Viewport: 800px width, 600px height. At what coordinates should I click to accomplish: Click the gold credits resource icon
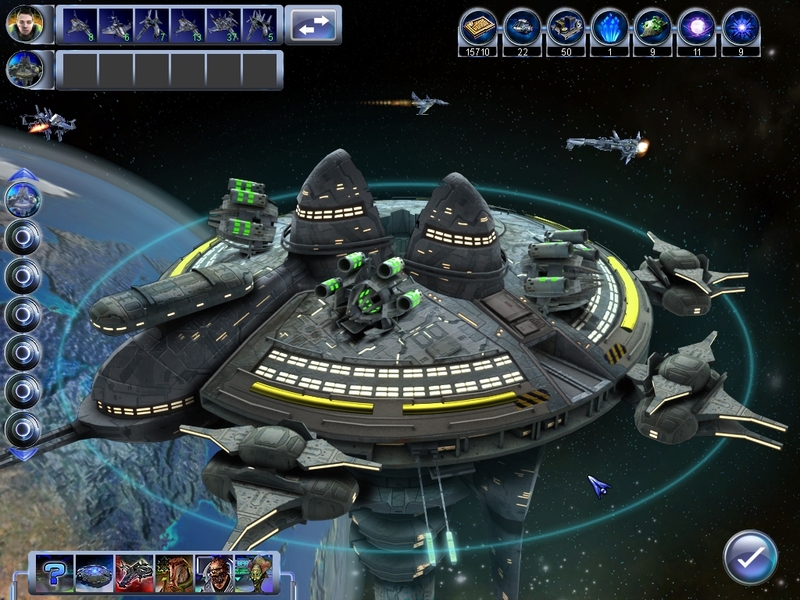[x=479, y=27]
